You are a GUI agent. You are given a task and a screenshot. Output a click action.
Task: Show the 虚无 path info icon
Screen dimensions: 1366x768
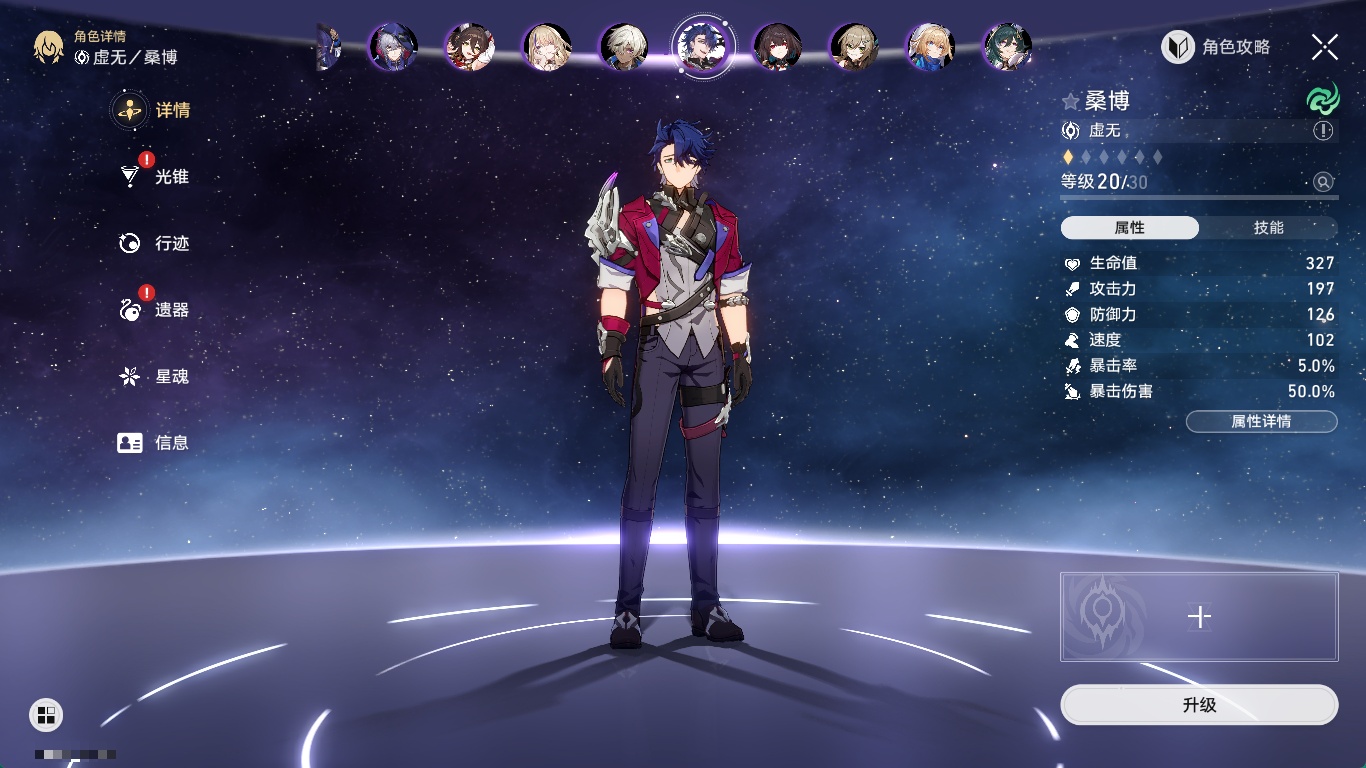1323,131
